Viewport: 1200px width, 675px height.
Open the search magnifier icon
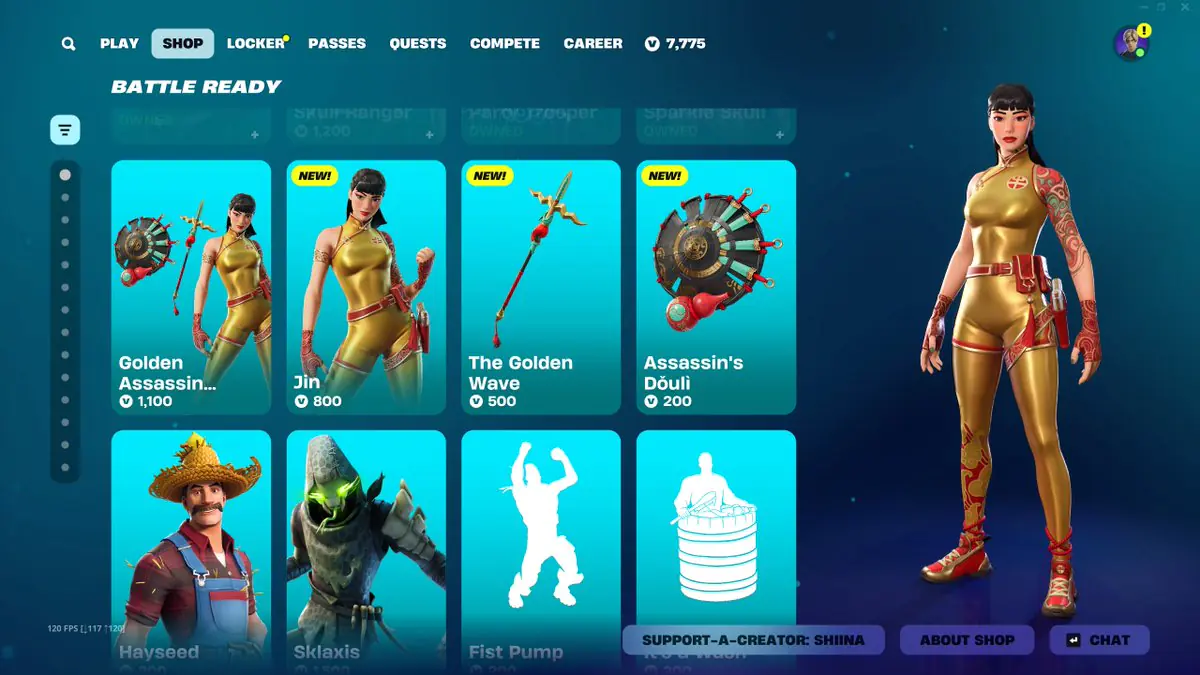(68, 44)
